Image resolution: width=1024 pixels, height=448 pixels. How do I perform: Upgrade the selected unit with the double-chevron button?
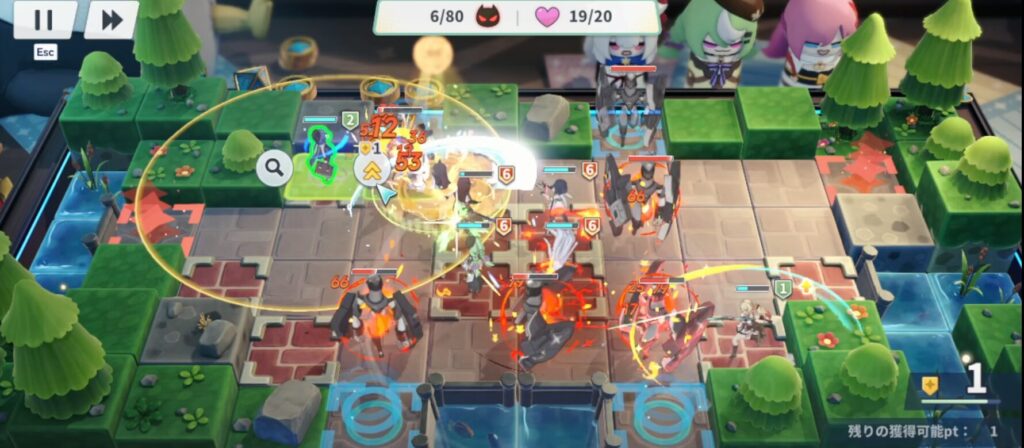coord(372,168)
